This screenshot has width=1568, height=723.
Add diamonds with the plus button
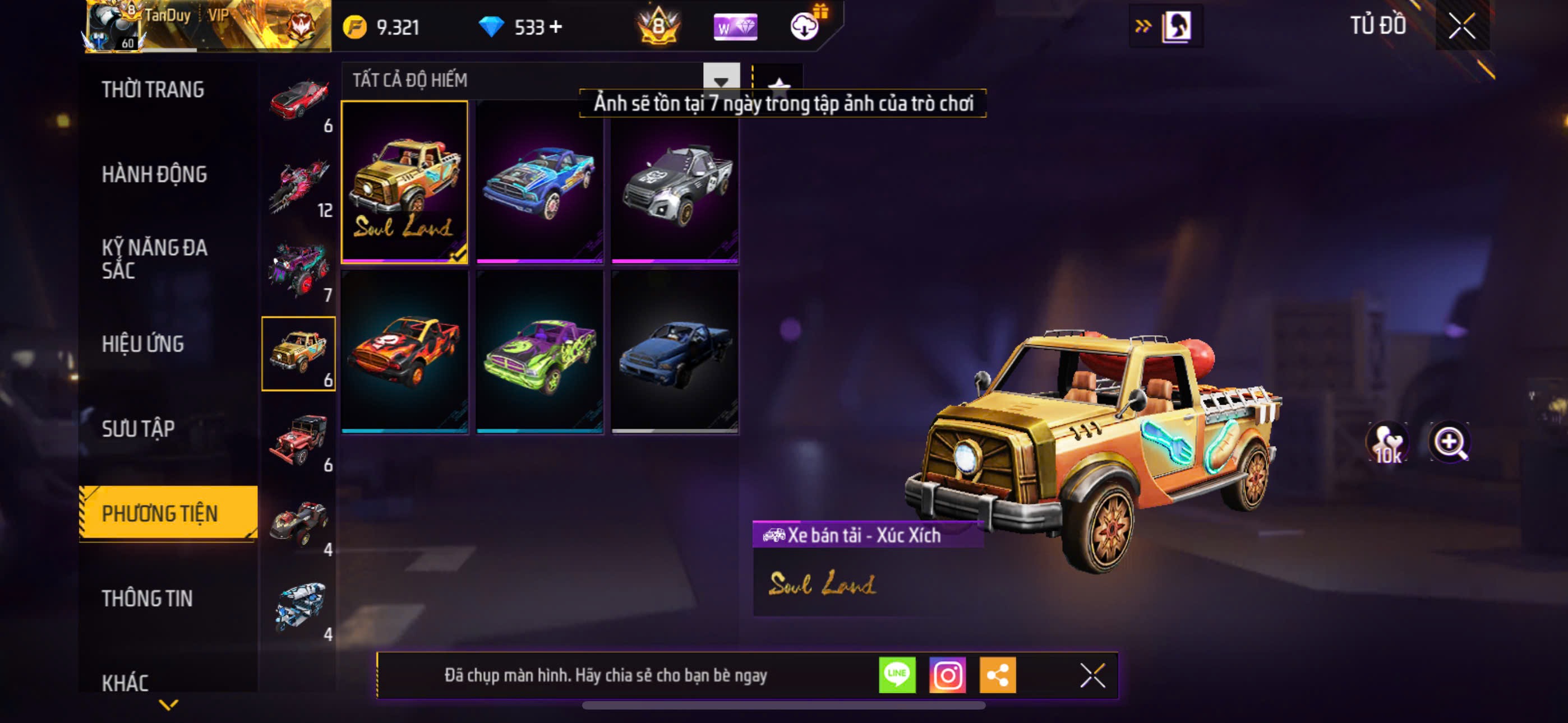(x=556, y=27)
